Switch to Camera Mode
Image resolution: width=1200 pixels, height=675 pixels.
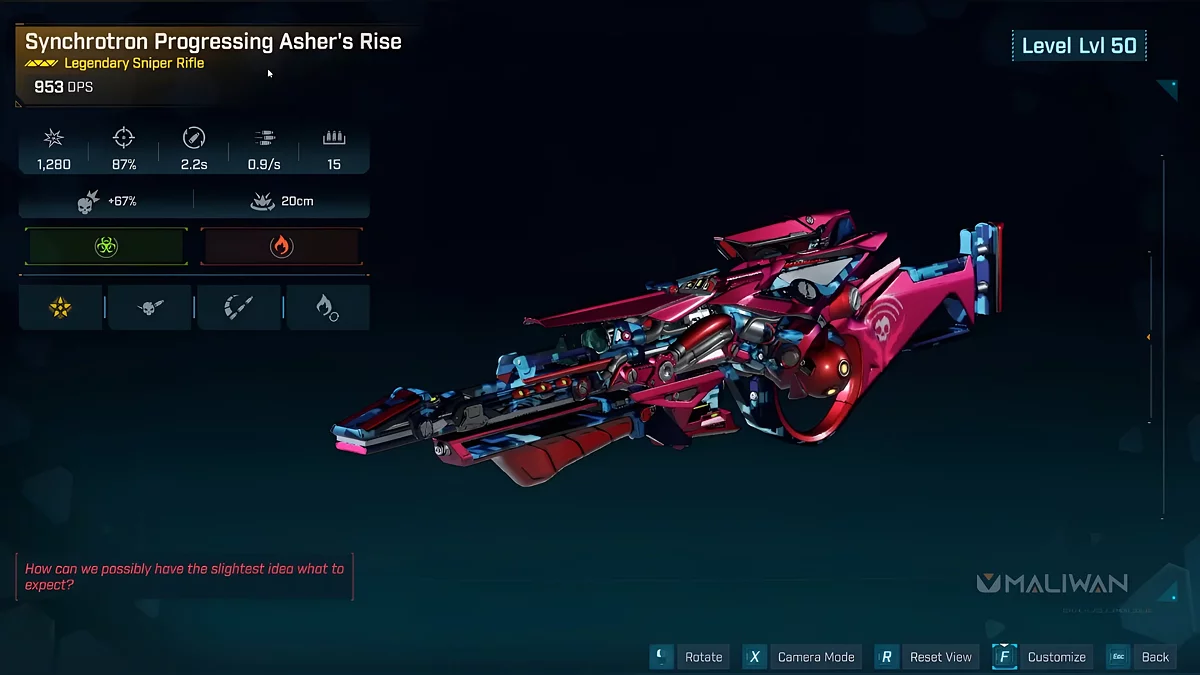pos(802,657)
